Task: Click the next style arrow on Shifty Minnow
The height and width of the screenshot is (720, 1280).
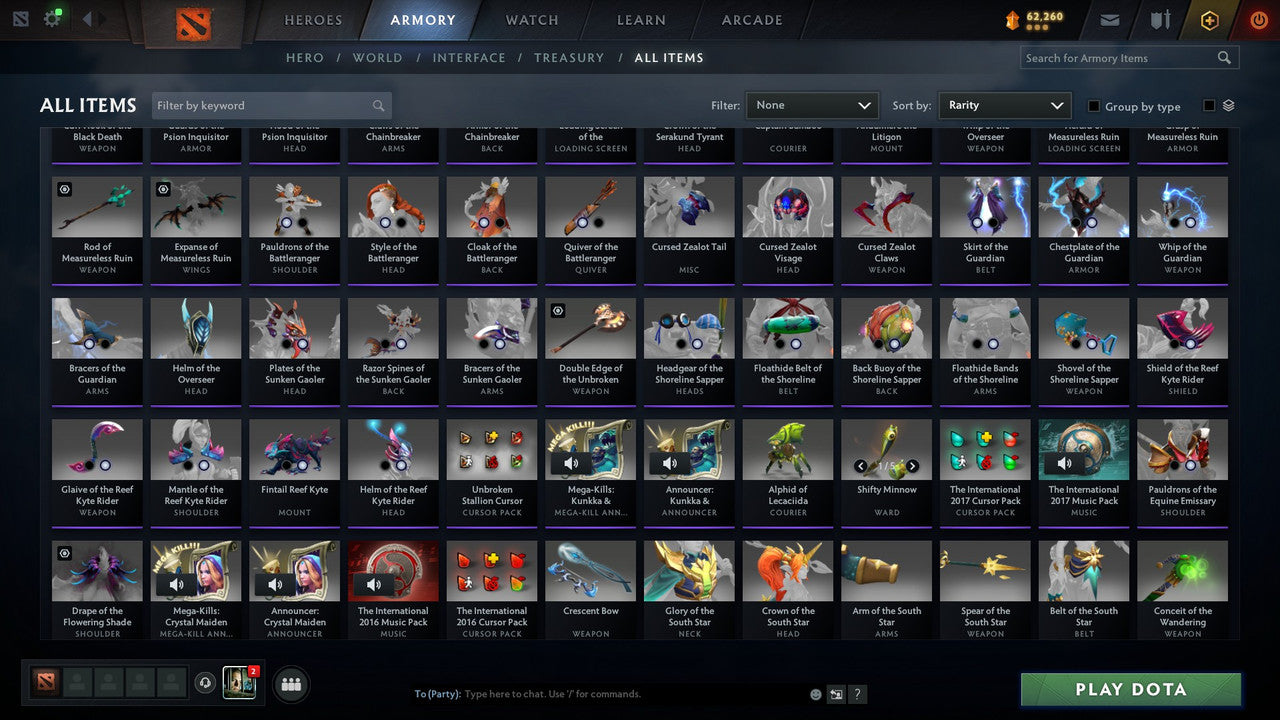Action: point(911,466)
